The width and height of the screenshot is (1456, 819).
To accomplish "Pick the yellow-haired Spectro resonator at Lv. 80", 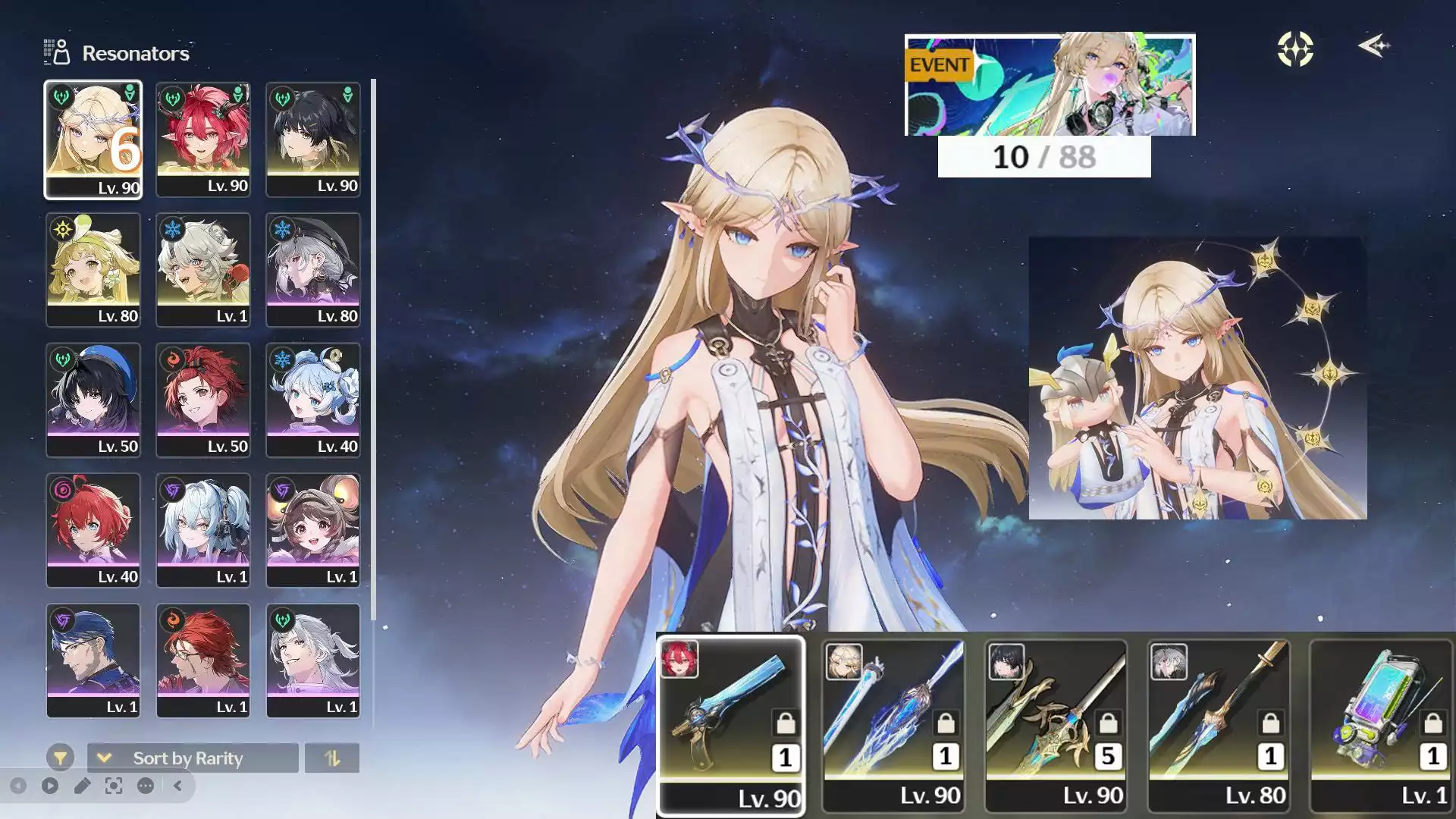I will pyautogui.click(x=93, y=270).
